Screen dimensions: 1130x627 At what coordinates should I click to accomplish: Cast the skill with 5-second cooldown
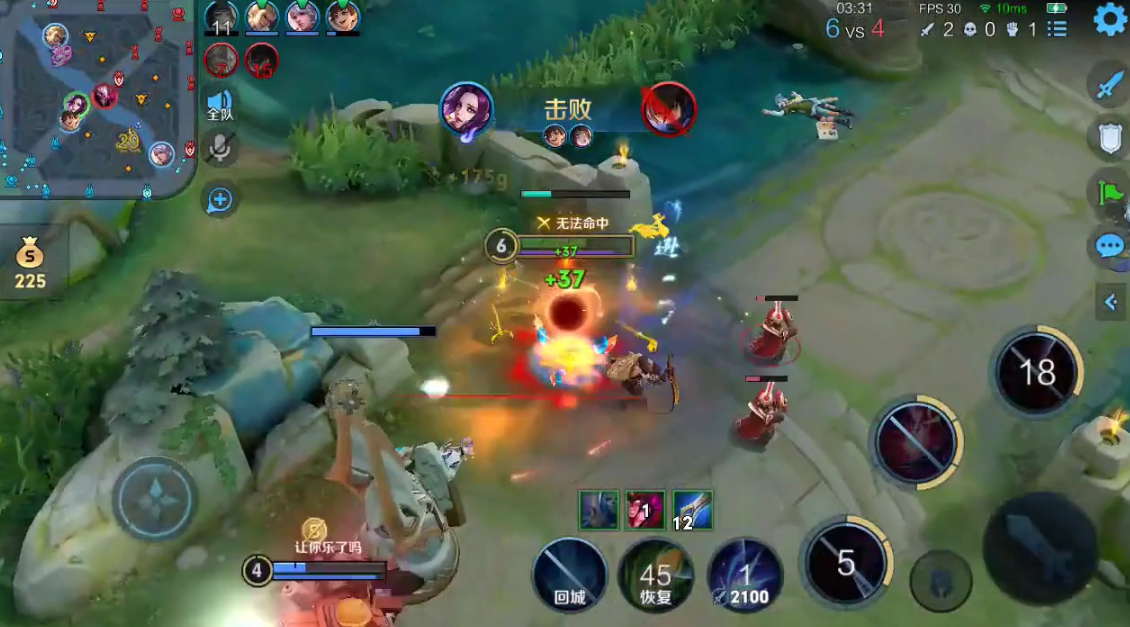(846, 562)
